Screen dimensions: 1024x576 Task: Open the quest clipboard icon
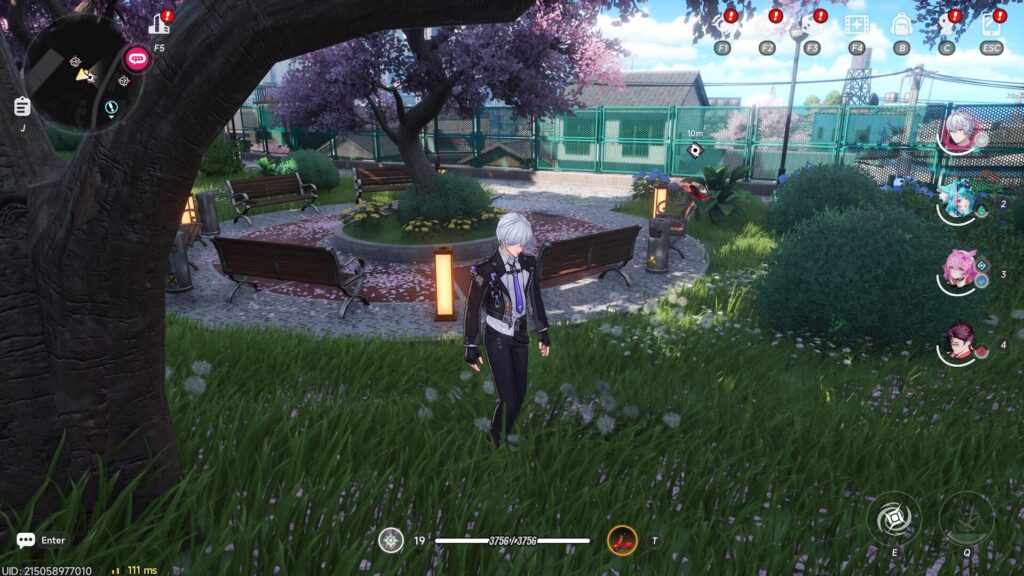pos(22,106)
